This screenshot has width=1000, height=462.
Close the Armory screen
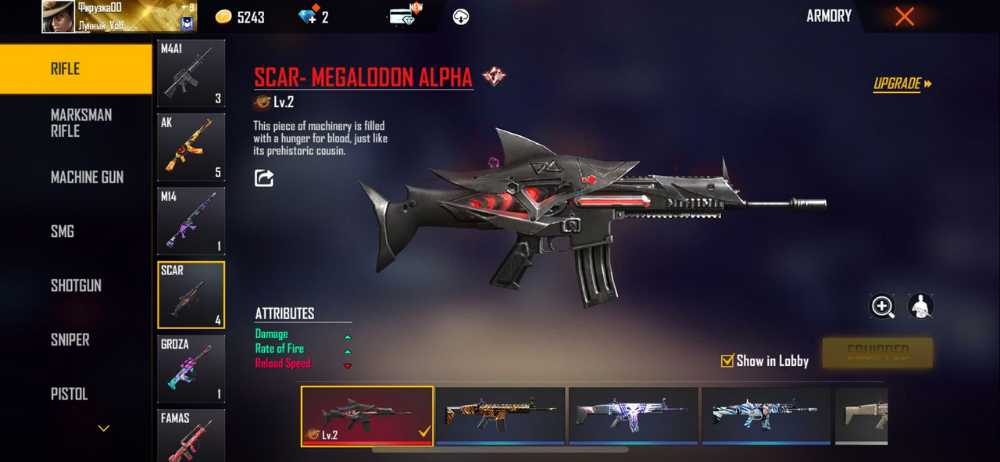[904, 16]
